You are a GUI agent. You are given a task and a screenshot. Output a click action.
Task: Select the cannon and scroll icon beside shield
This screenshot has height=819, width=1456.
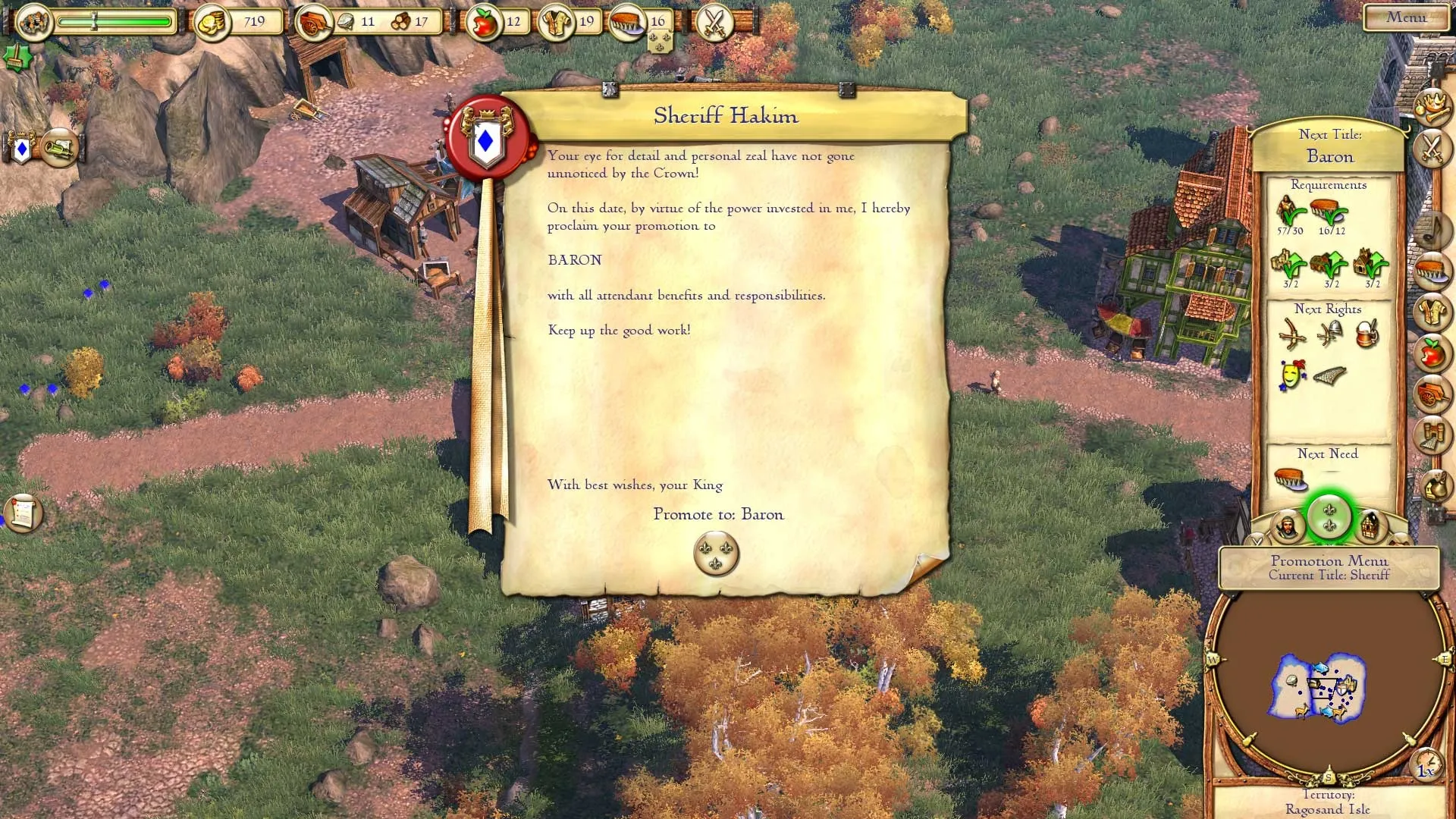59,147
